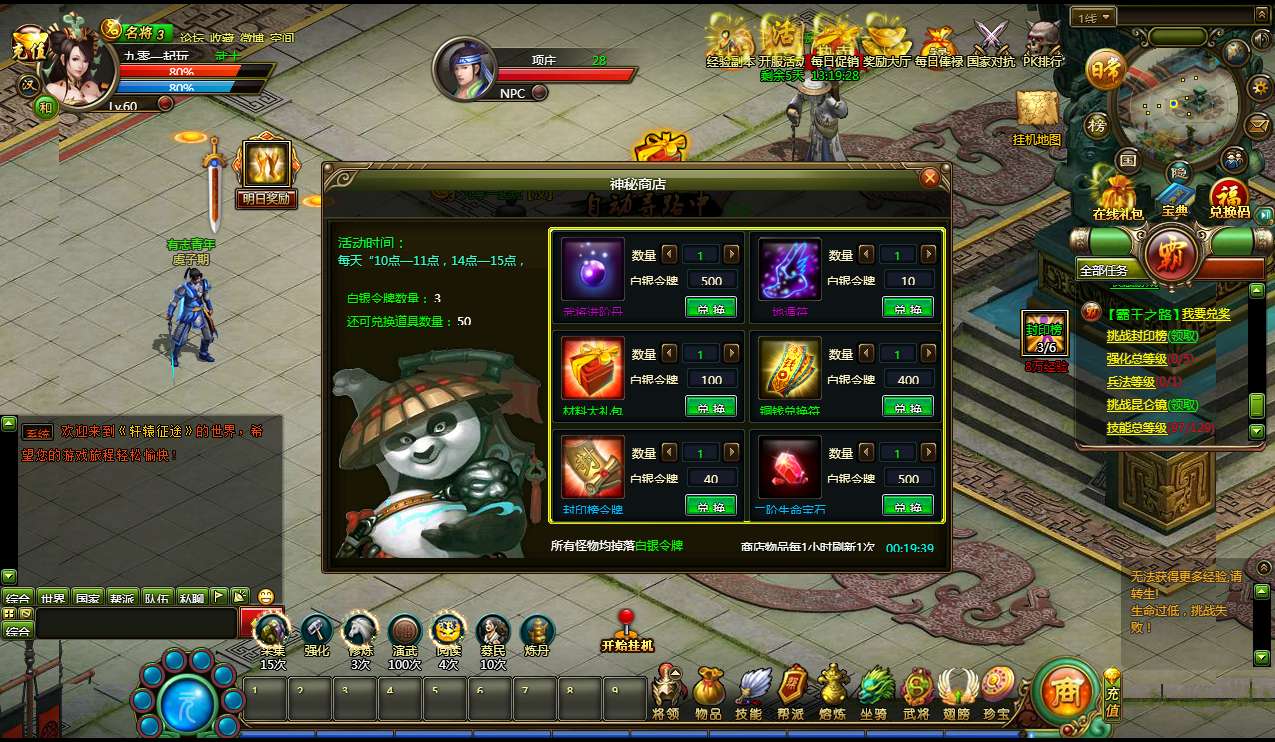Claim the 在线礼包 online gift bag
This screenshot has height=742, width=1275.
point(1117,195)
